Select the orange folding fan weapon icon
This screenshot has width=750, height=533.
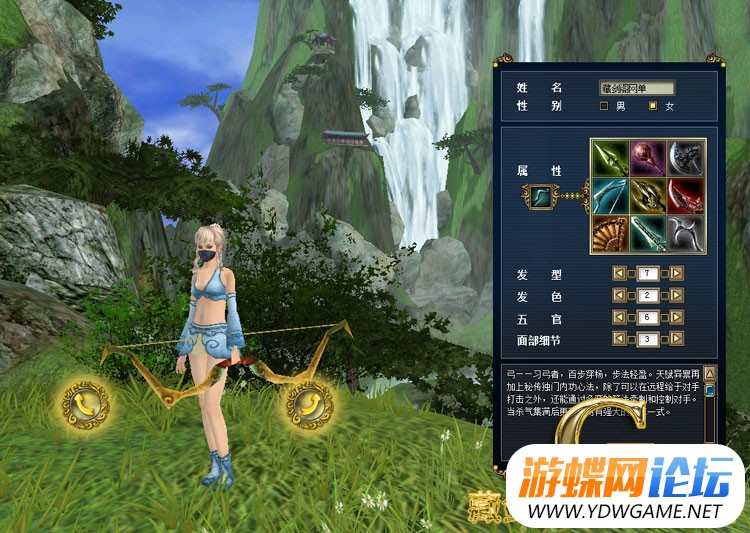pos(609,233)
